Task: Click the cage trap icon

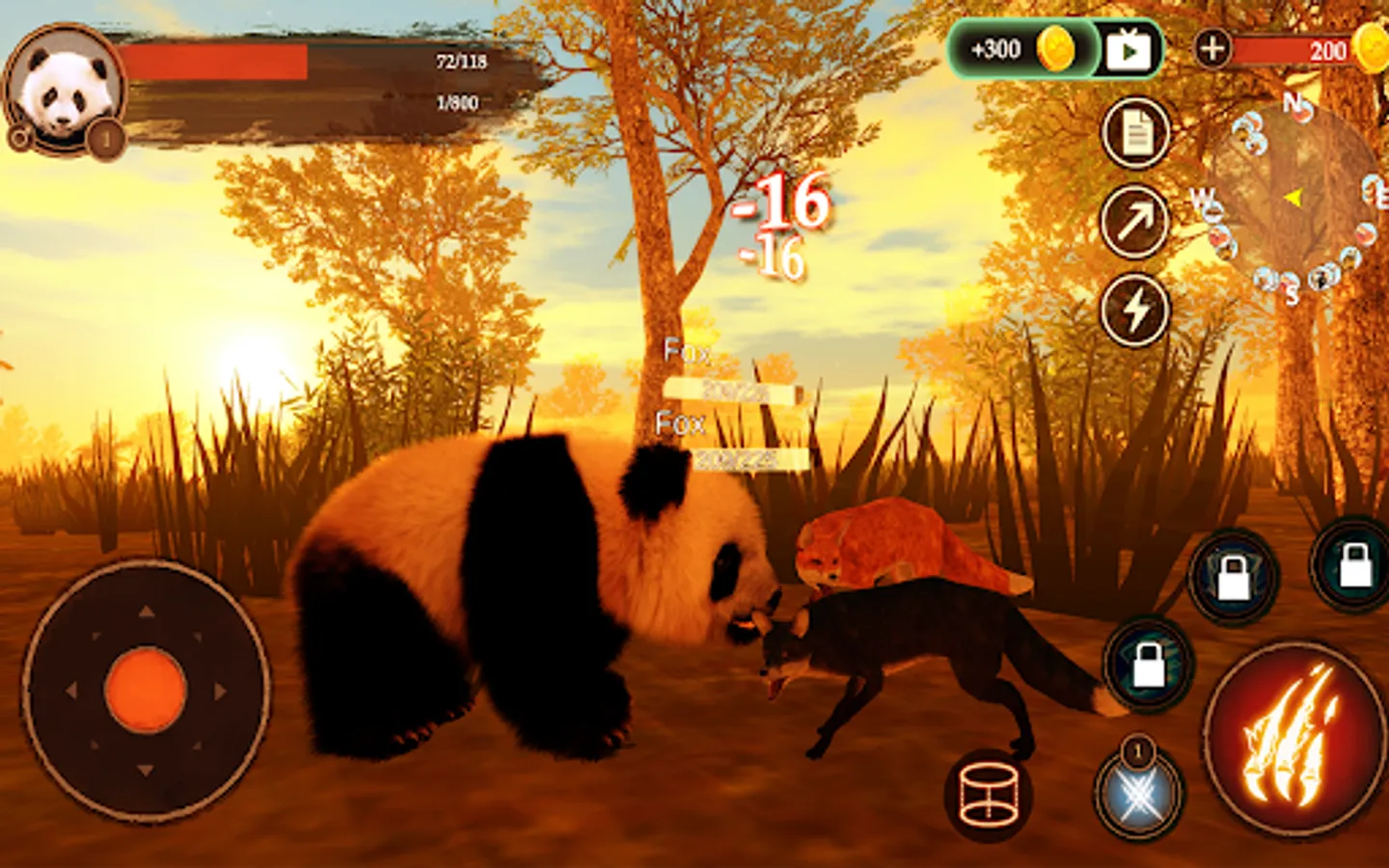Action: point(990,794)
